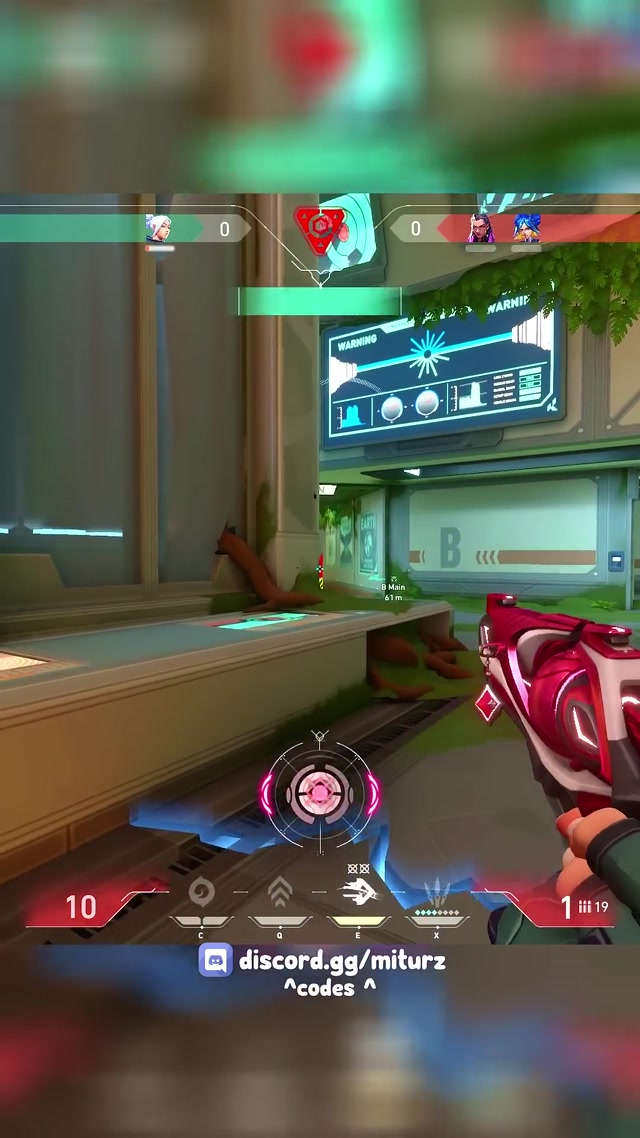This screenshot has width=640, height=1138.
Task: Choose the Neon enemy portrait
Action: click(526, 229)
